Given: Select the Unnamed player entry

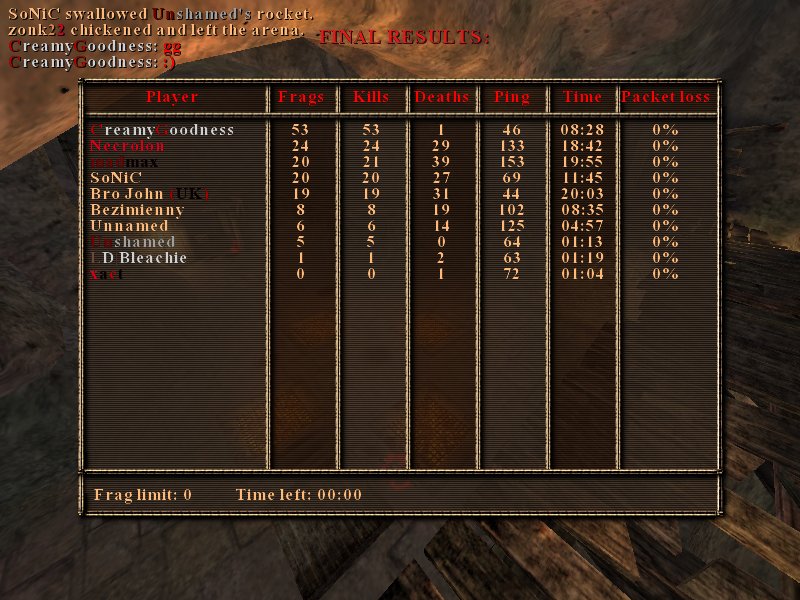Looking at the screenshot, I should pyautogui.click(x=129, y=226).
